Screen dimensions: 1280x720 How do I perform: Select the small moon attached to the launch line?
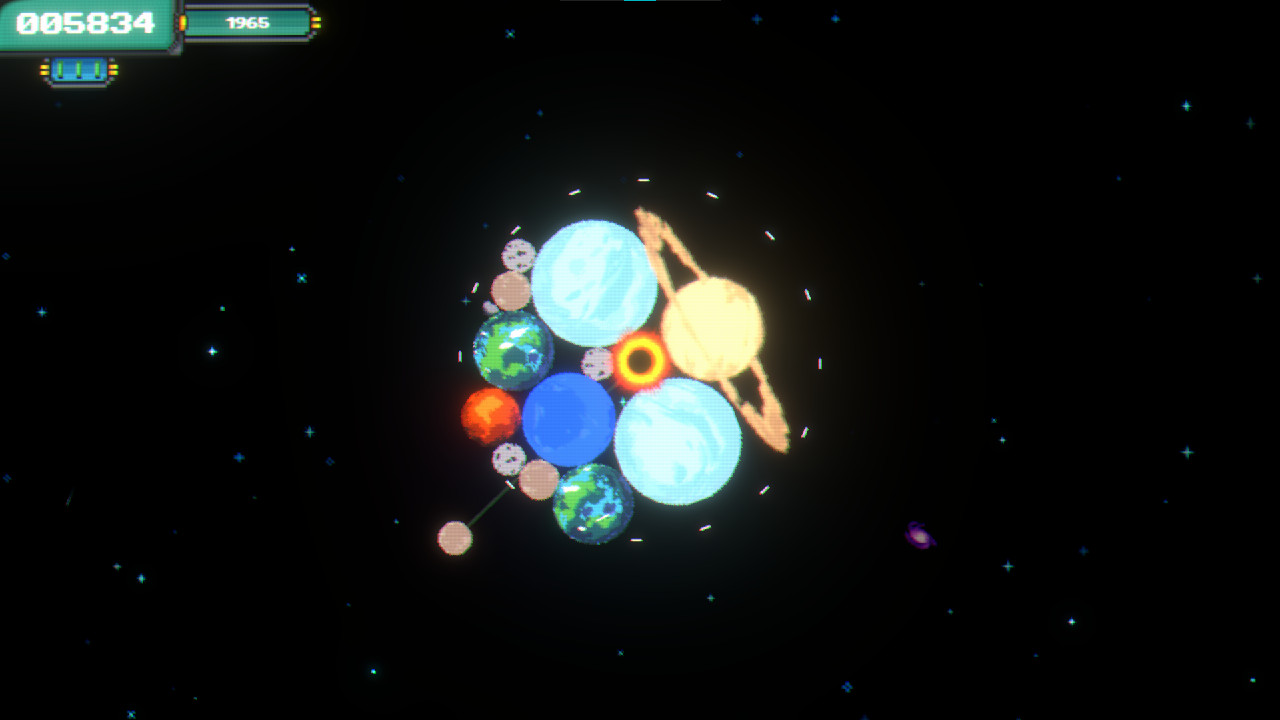pos(453,539)
